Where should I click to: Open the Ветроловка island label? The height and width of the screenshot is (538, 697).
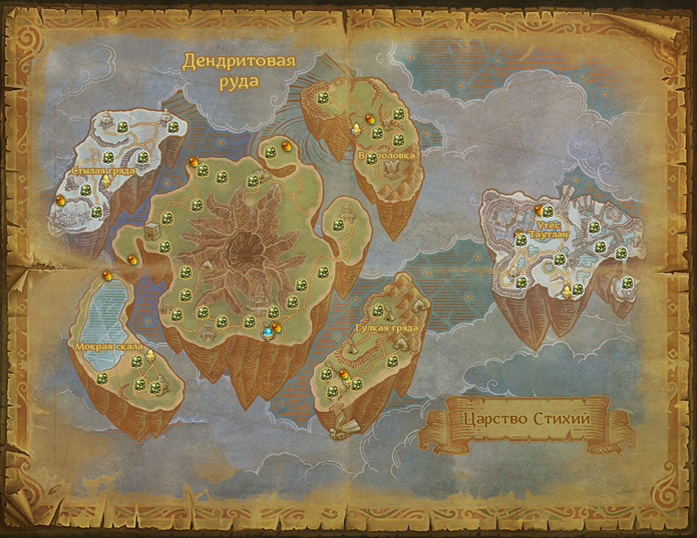click(x=387, y=156)
